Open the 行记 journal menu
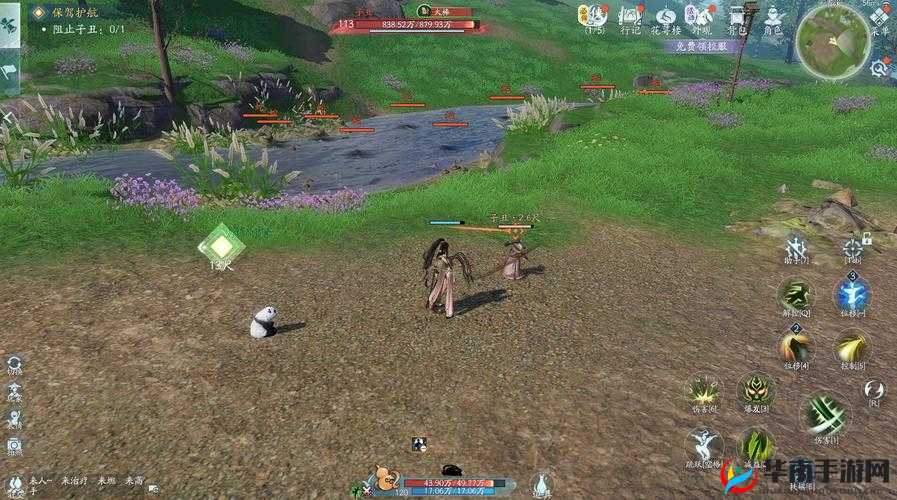Image resolution: width=897 pixels, height=500 pixels. pyautogui.click(x=630, y=16)
